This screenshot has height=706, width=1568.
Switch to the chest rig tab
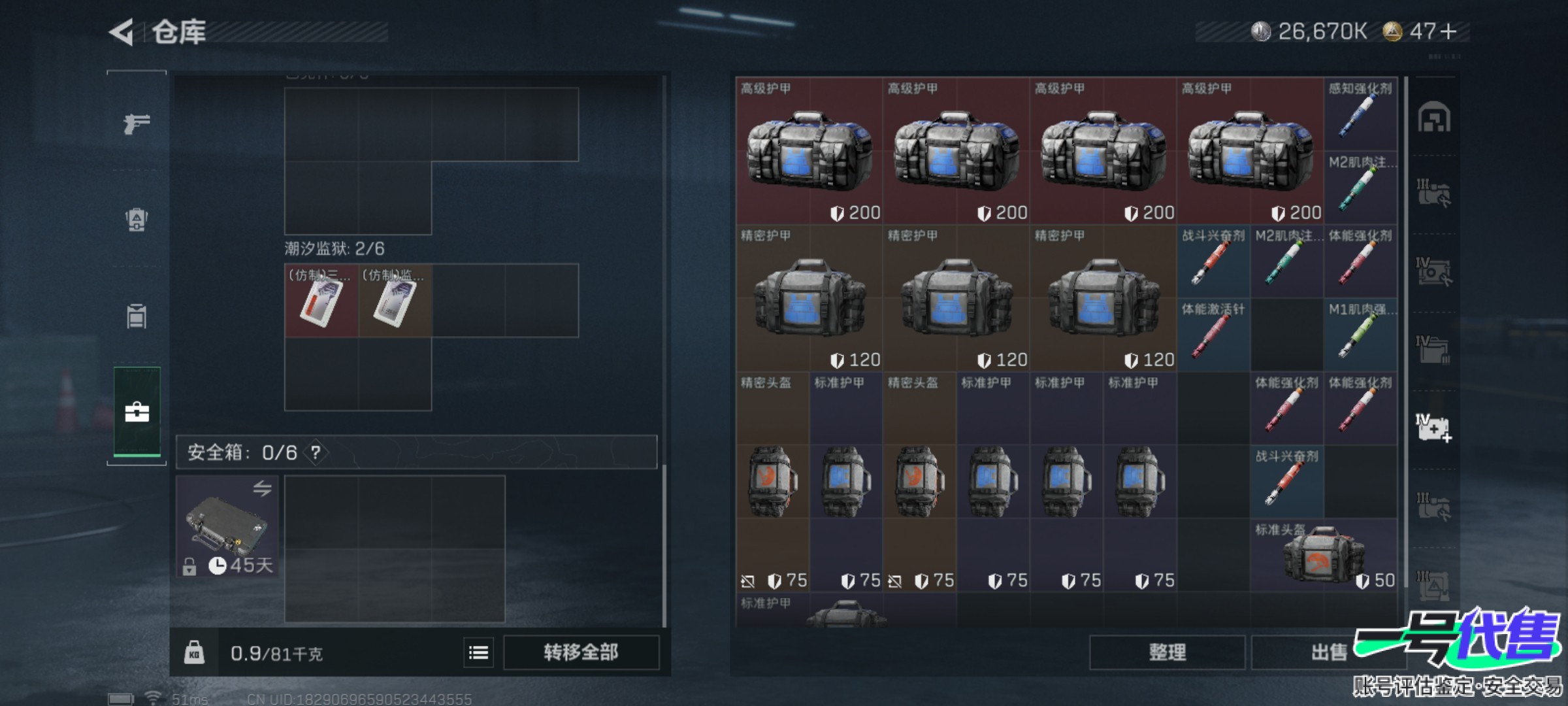(137, 316)
